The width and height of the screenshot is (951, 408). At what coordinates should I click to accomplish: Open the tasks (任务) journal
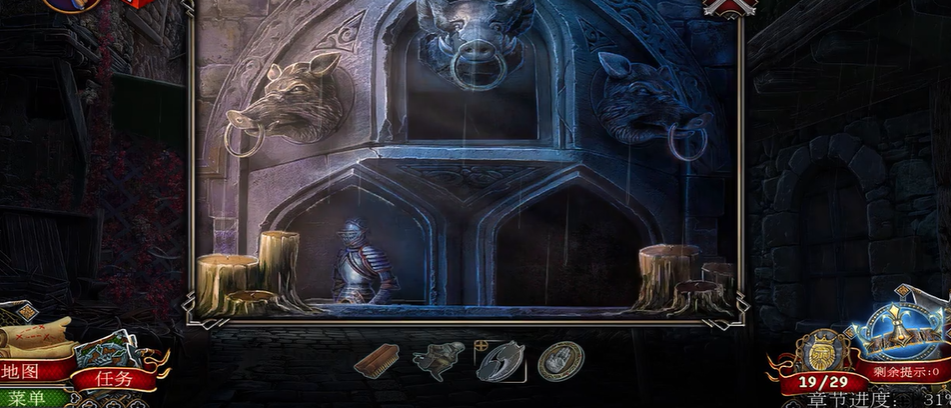pyautogui.click(x=113, y=378)
